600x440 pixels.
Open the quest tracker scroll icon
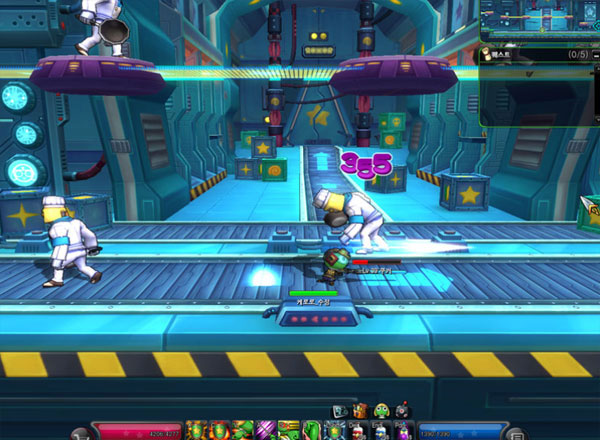(x=489, y=53)
